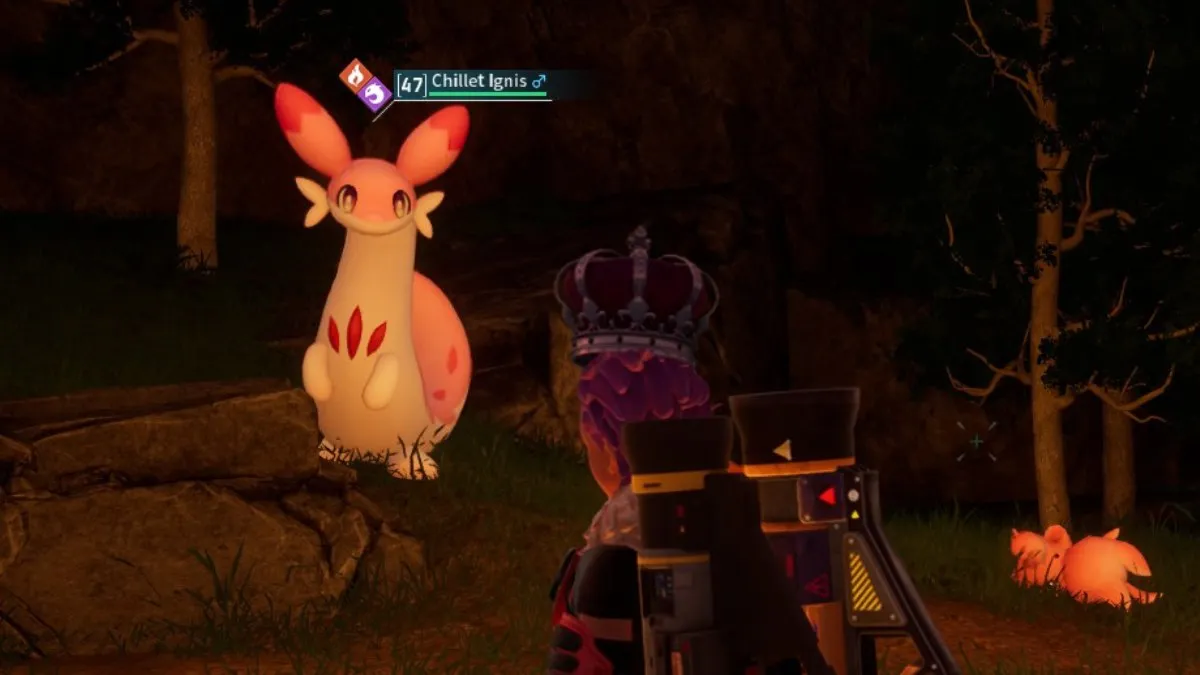The height and width of the screenshot is (675, 1200).
Task: Select the Chillet Ignis name label
Action: [479, 81]
